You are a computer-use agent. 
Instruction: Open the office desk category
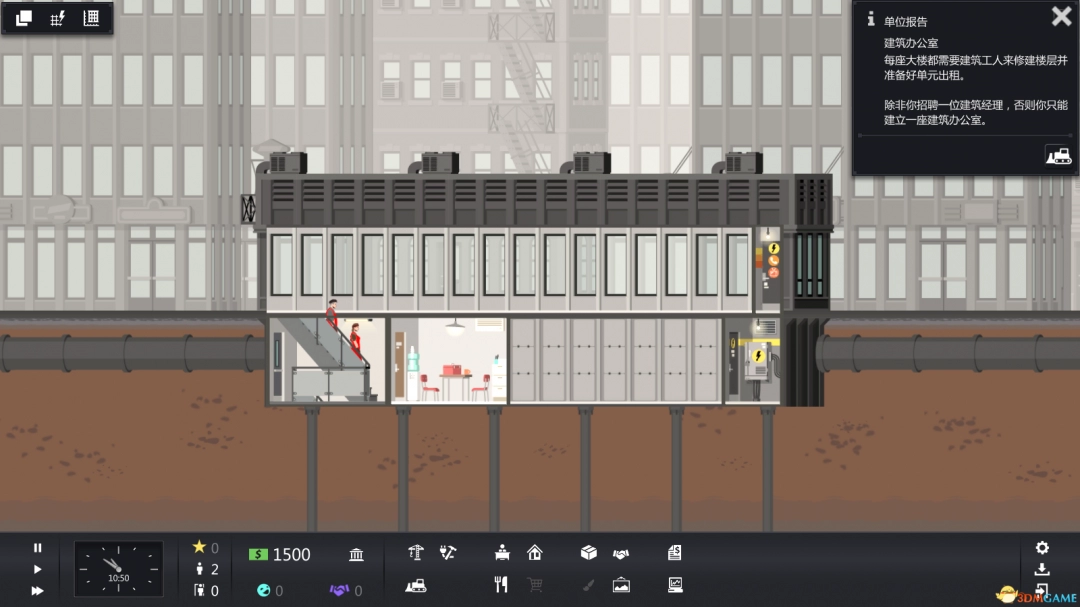pos(503,552)
